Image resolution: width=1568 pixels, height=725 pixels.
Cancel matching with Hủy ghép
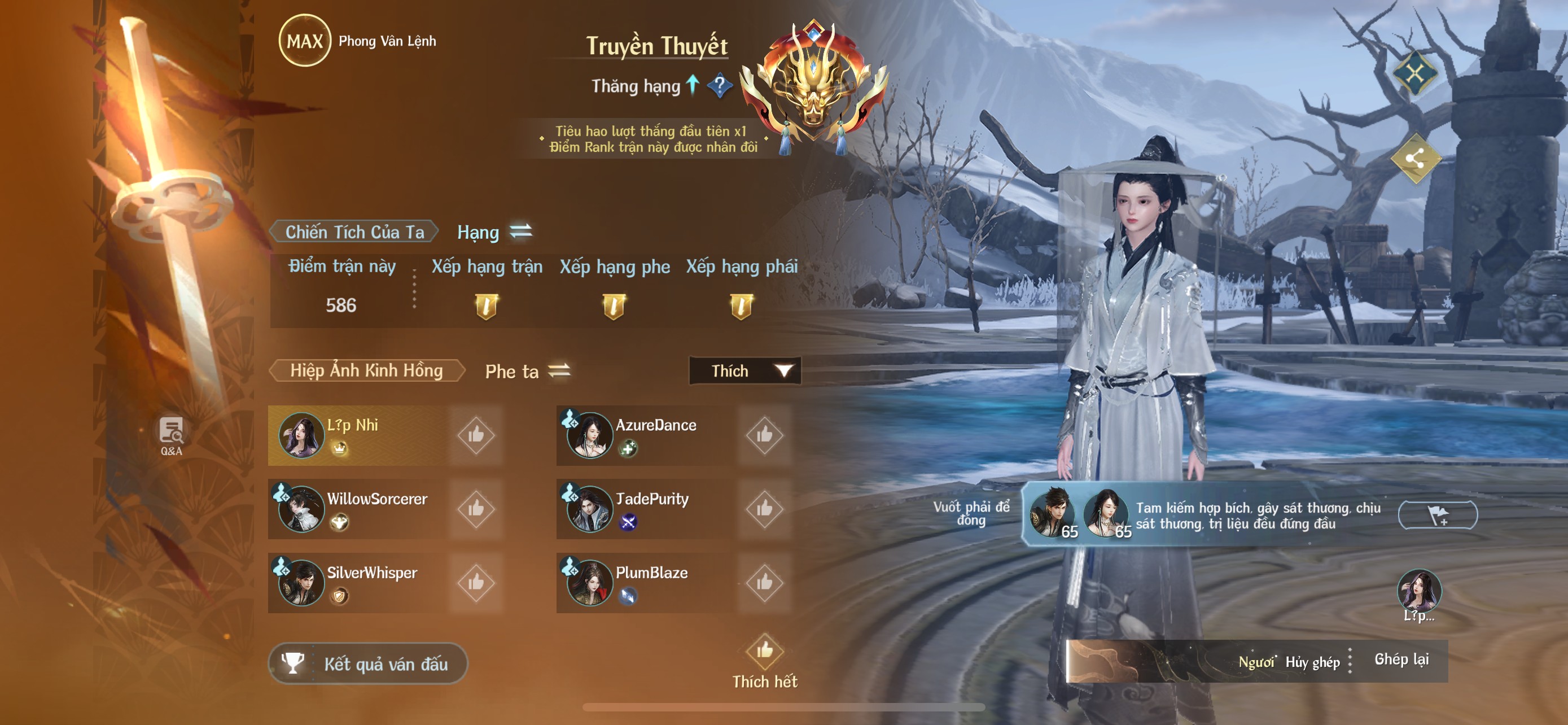click(x=1312, y=662)
